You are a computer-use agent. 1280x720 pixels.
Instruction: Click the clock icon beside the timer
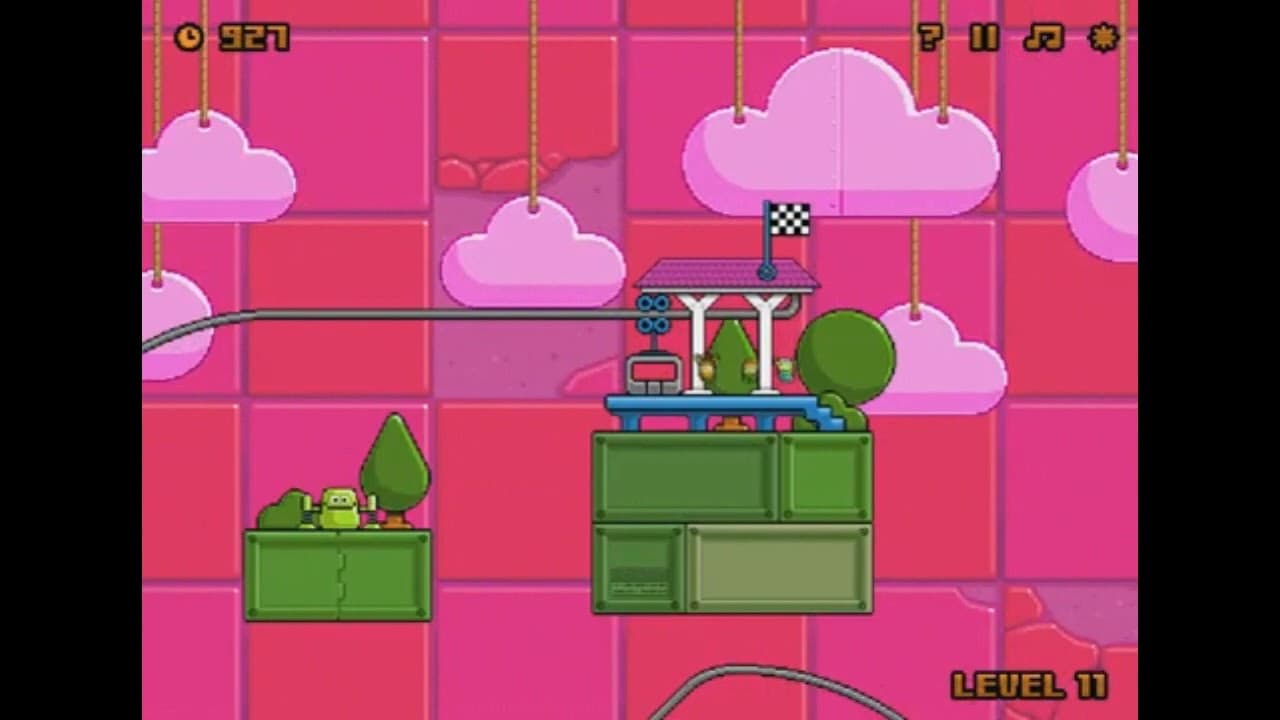pyautogui.click(x=190, y=35)
